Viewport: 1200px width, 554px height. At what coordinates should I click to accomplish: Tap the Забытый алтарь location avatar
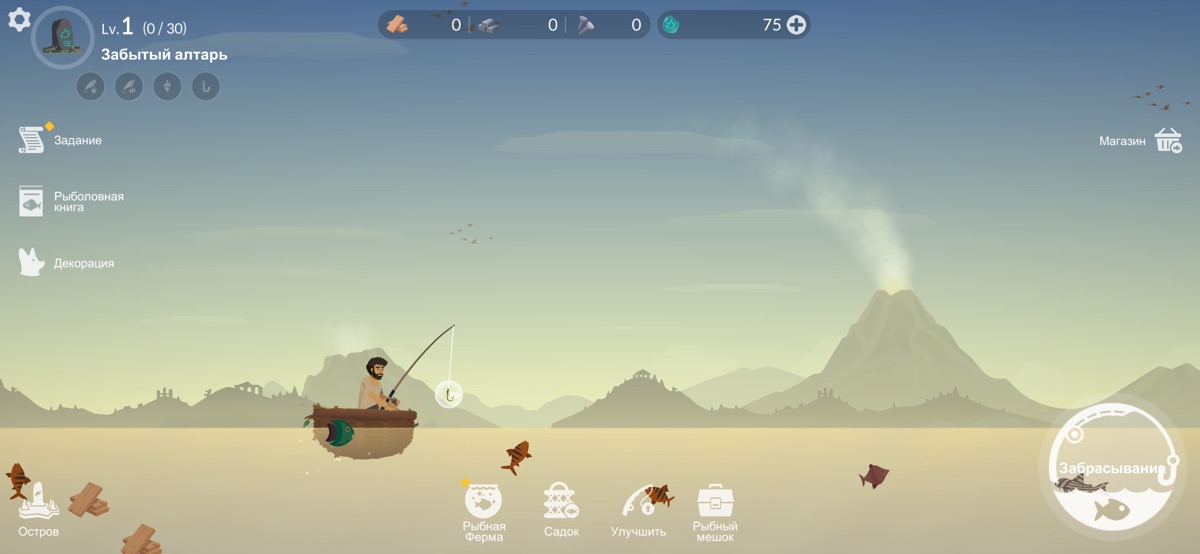[62, 37]
